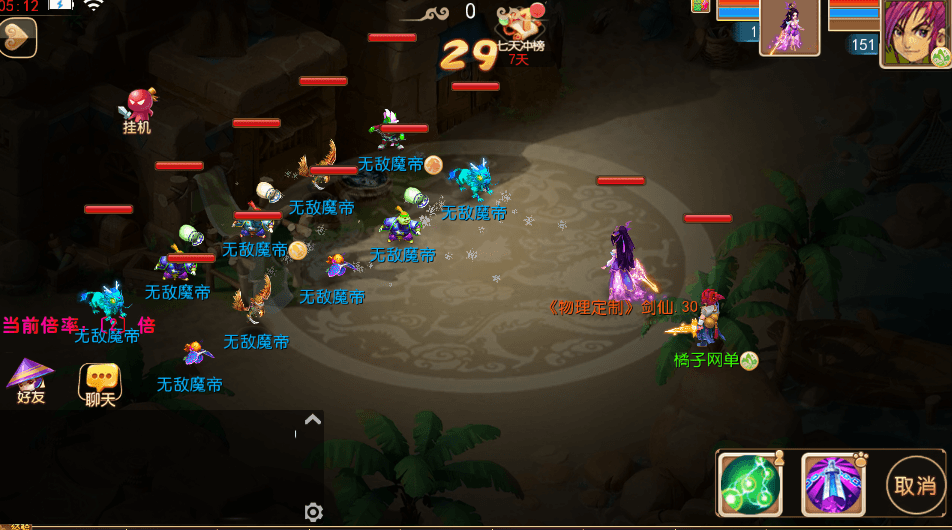
Task: Toggle the 挂机 auto-battle icon
Action: click(138, 110)
